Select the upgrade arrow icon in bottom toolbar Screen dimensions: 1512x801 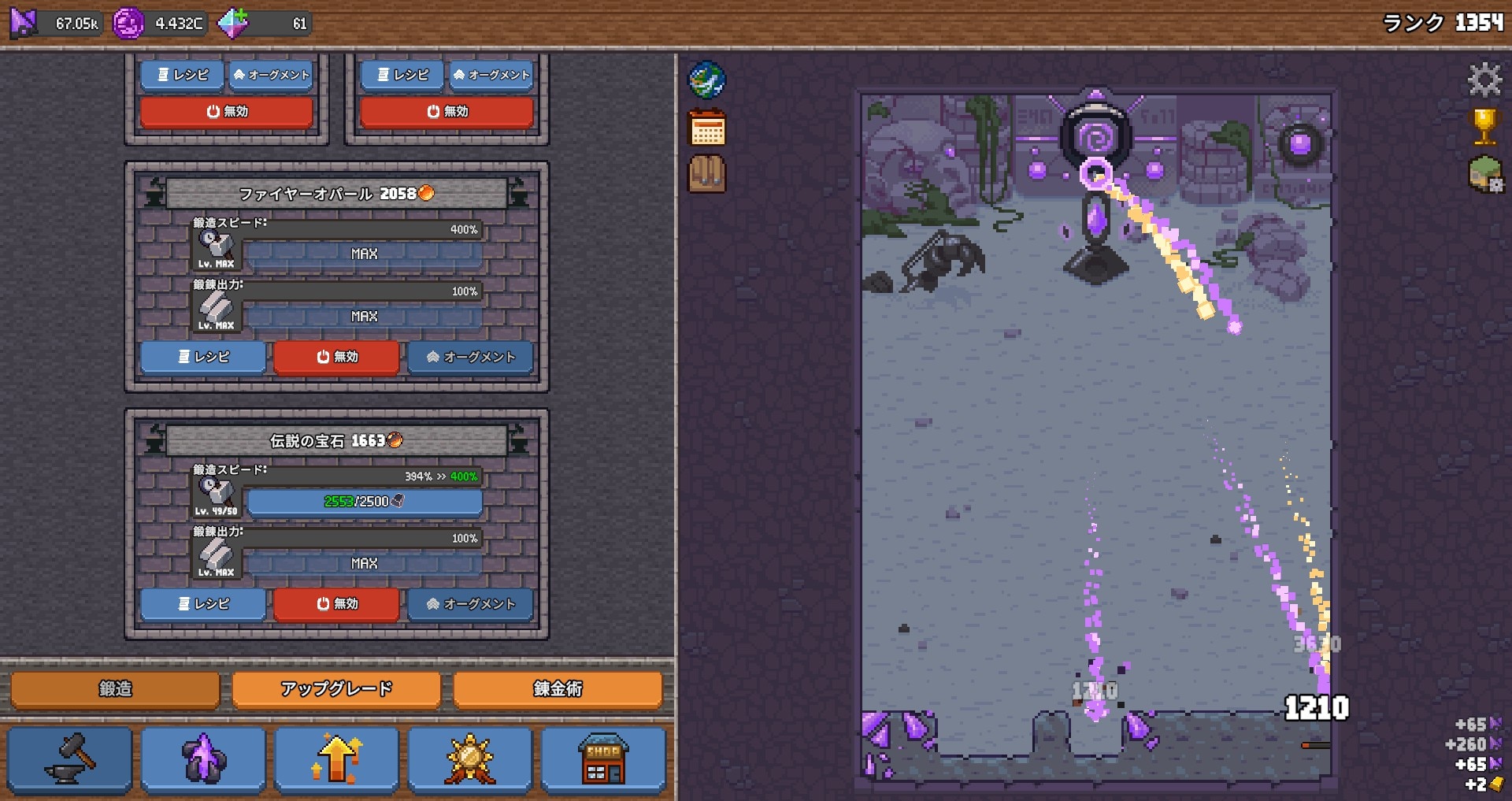coord(338,758)
